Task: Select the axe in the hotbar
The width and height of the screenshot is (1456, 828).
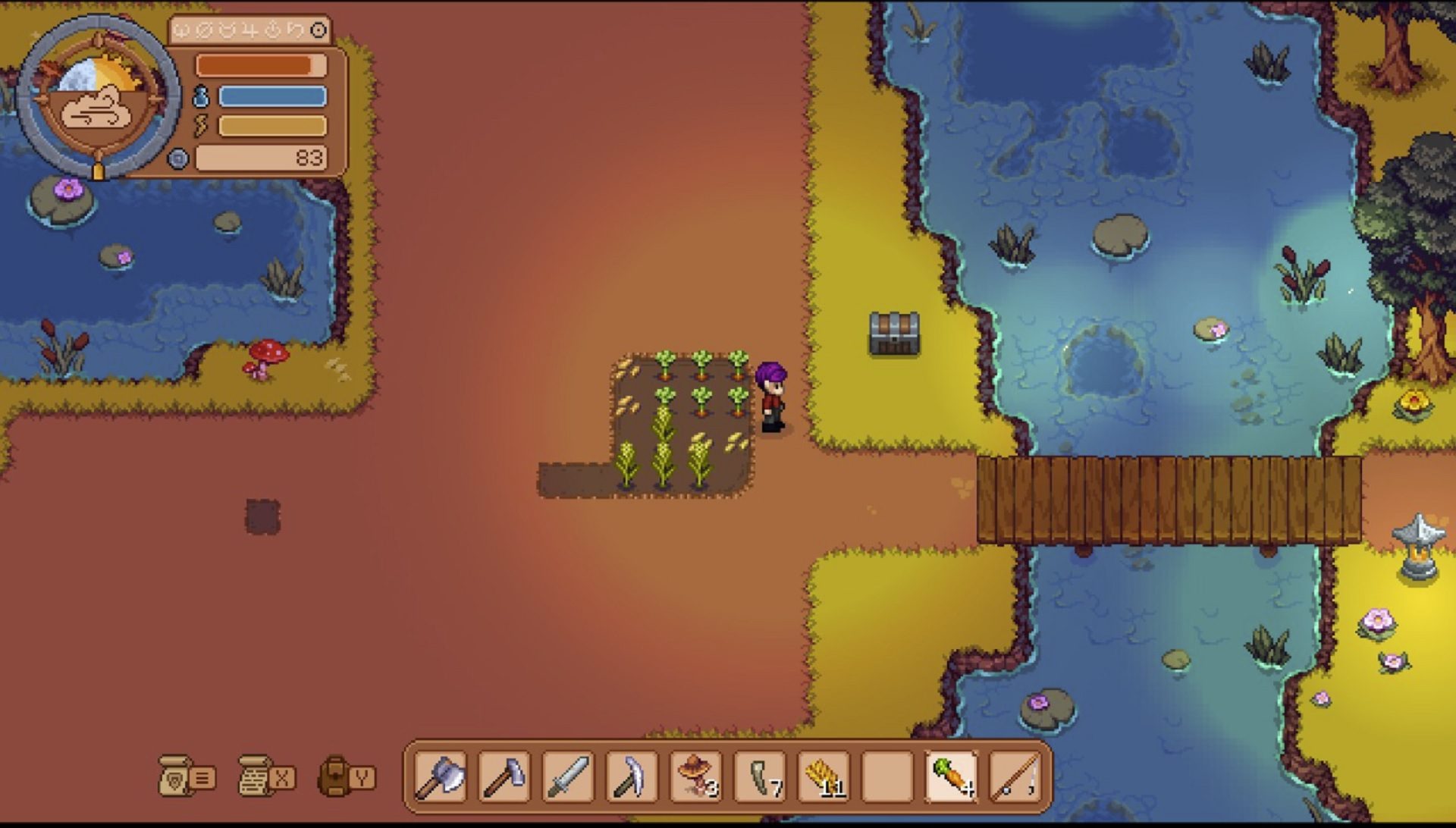Action: (x=439, y=777)
